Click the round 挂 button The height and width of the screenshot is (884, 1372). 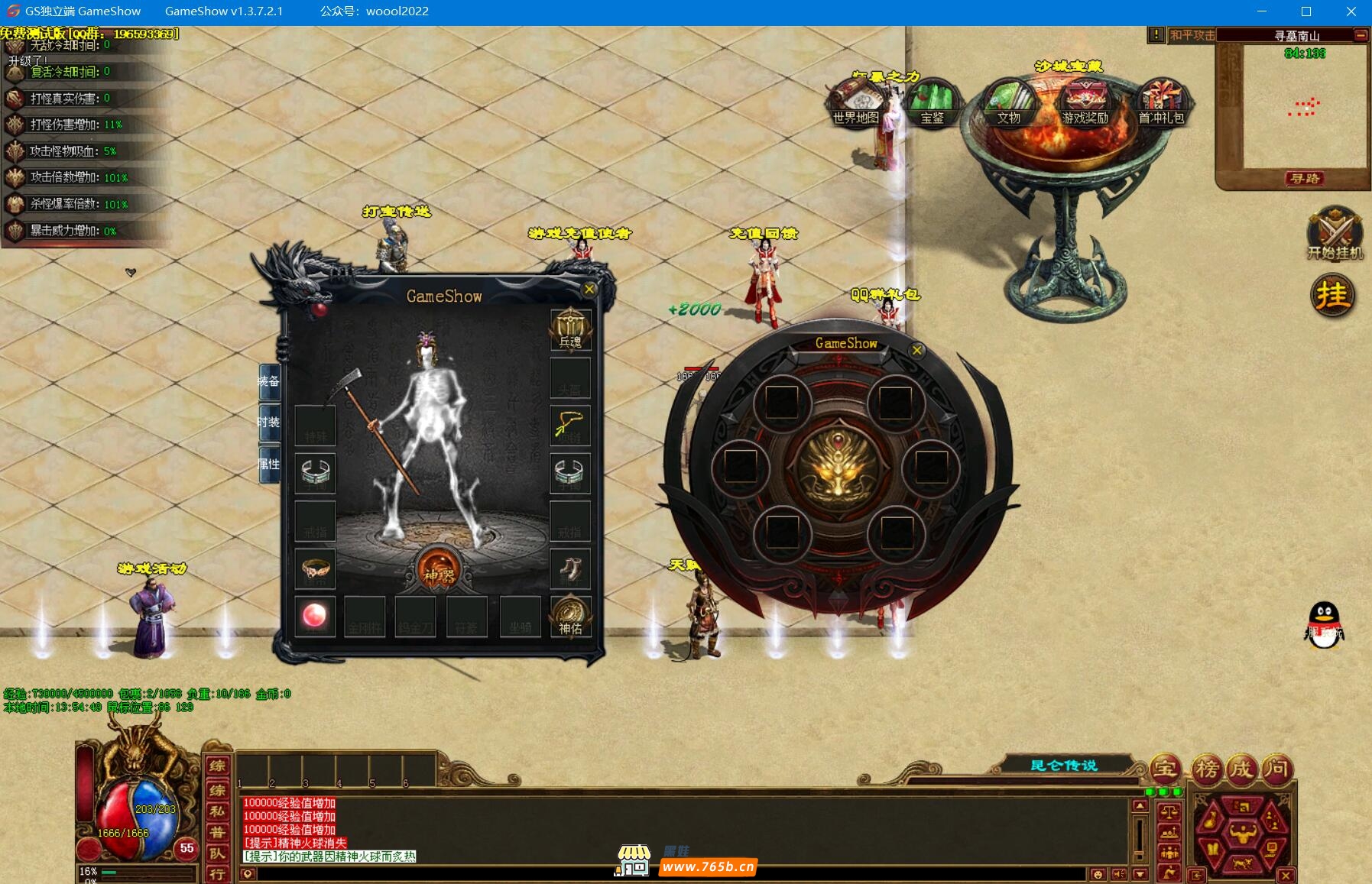[1333, 296]
